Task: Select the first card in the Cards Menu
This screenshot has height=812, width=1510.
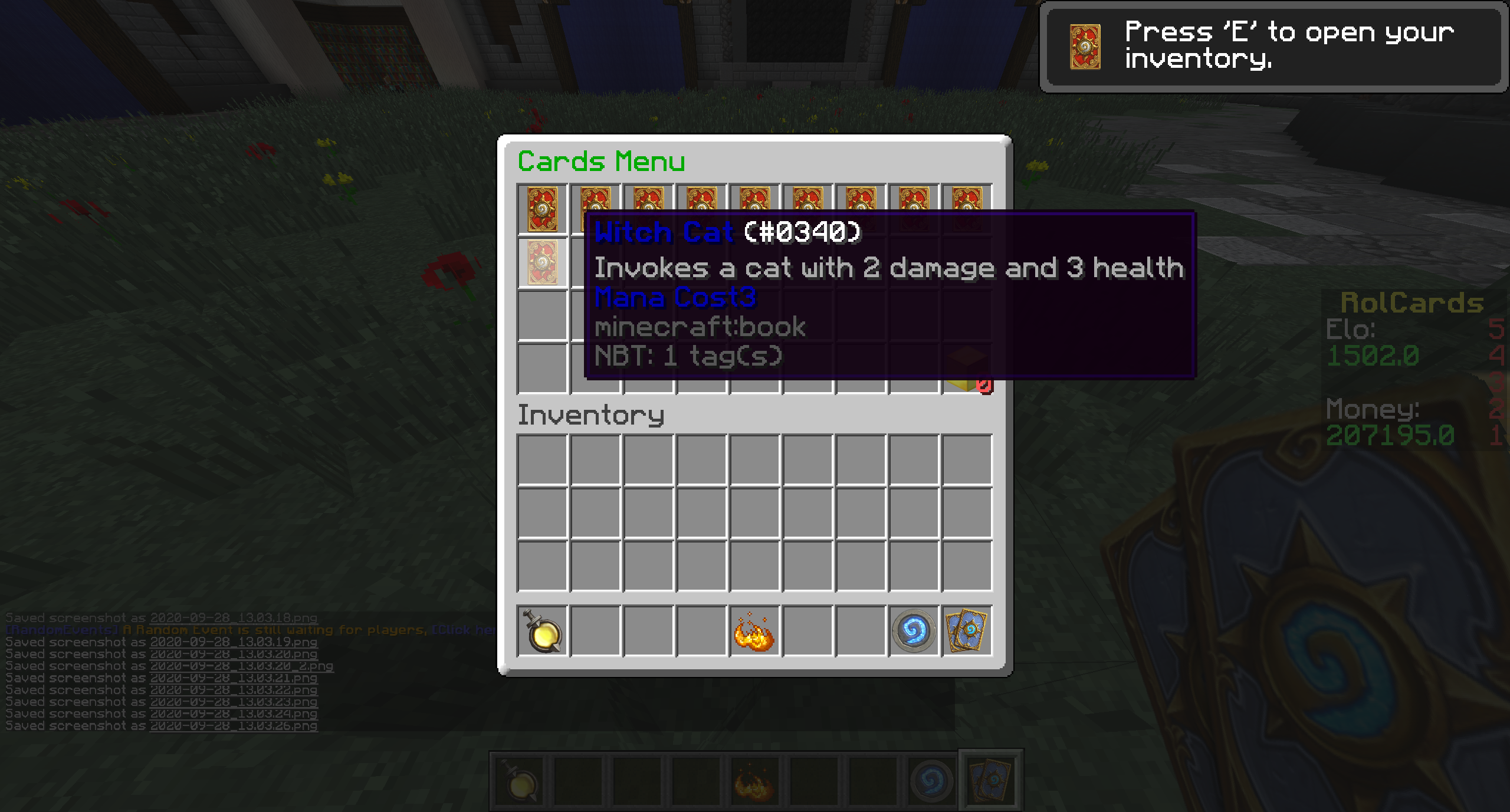Action: [542, 209]
